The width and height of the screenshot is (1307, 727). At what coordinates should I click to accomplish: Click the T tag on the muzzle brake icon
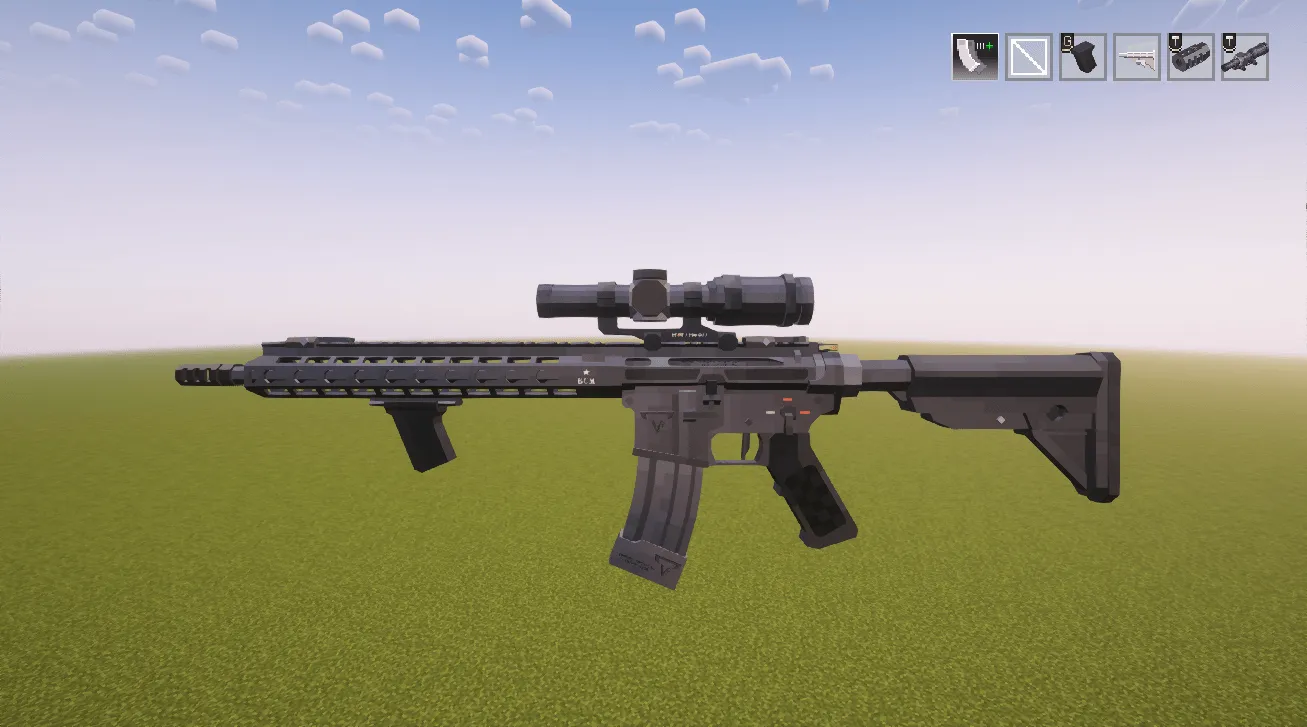[x=1177, y=42]
